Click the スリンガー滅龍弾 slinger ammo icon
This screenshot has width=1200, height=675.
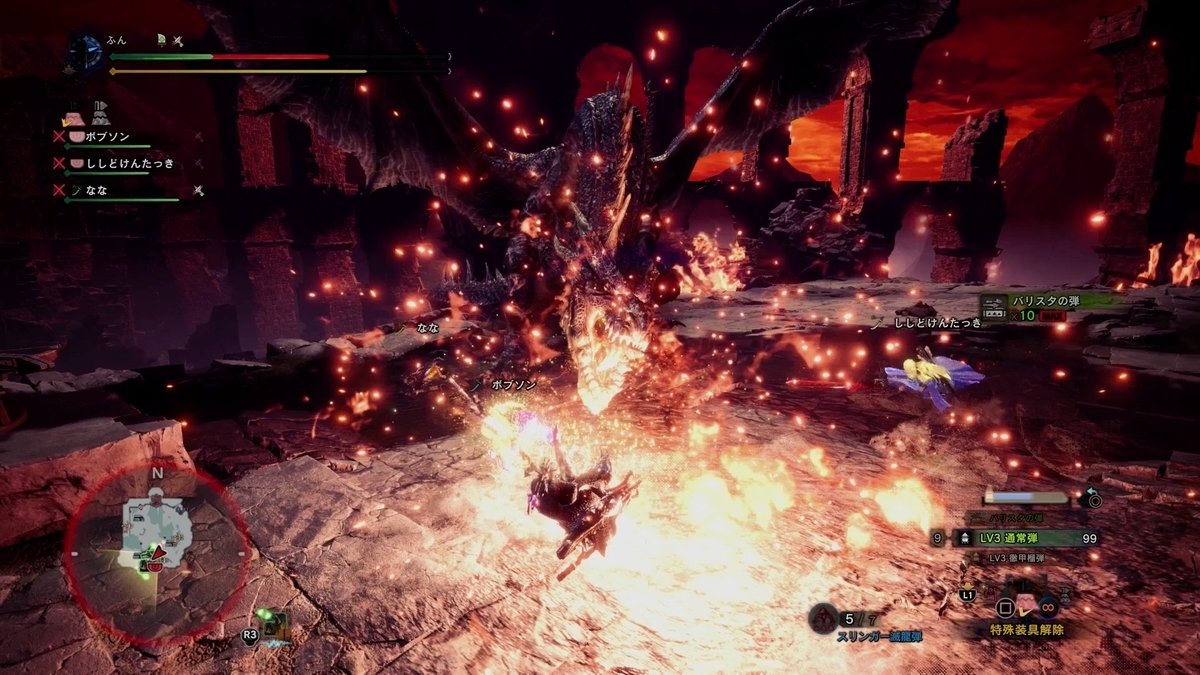tap(823, 617)
